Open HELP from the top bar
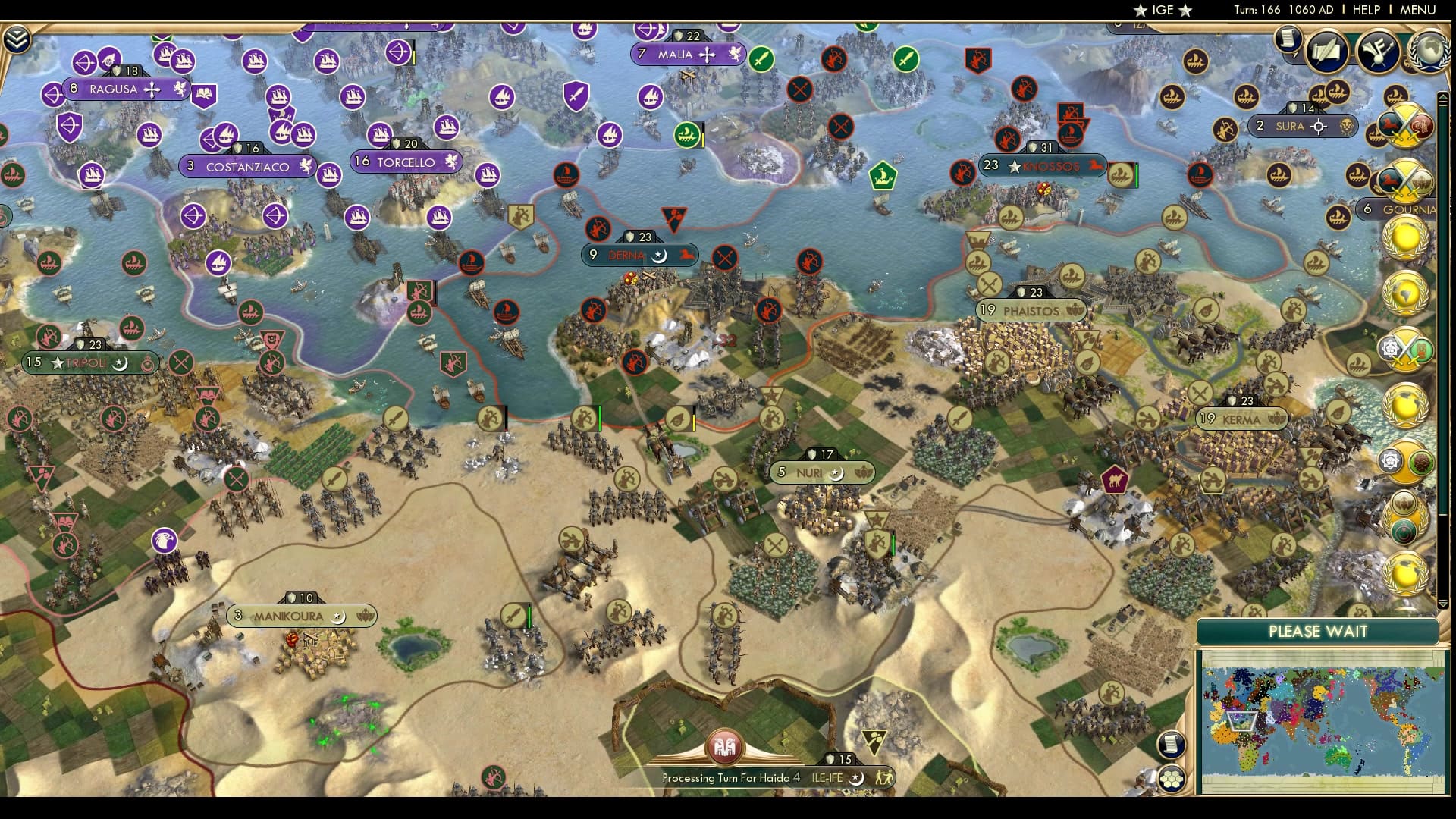This screenshot has height=819, width=1456. click(x=1364, y=10)
